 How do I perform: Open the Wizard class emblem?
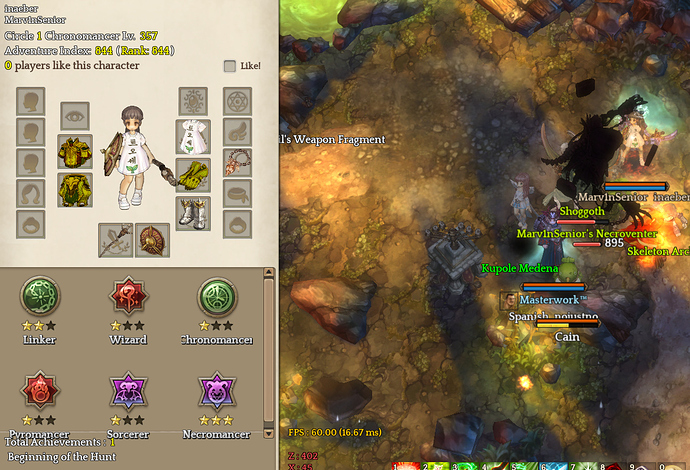click(128, 297)
